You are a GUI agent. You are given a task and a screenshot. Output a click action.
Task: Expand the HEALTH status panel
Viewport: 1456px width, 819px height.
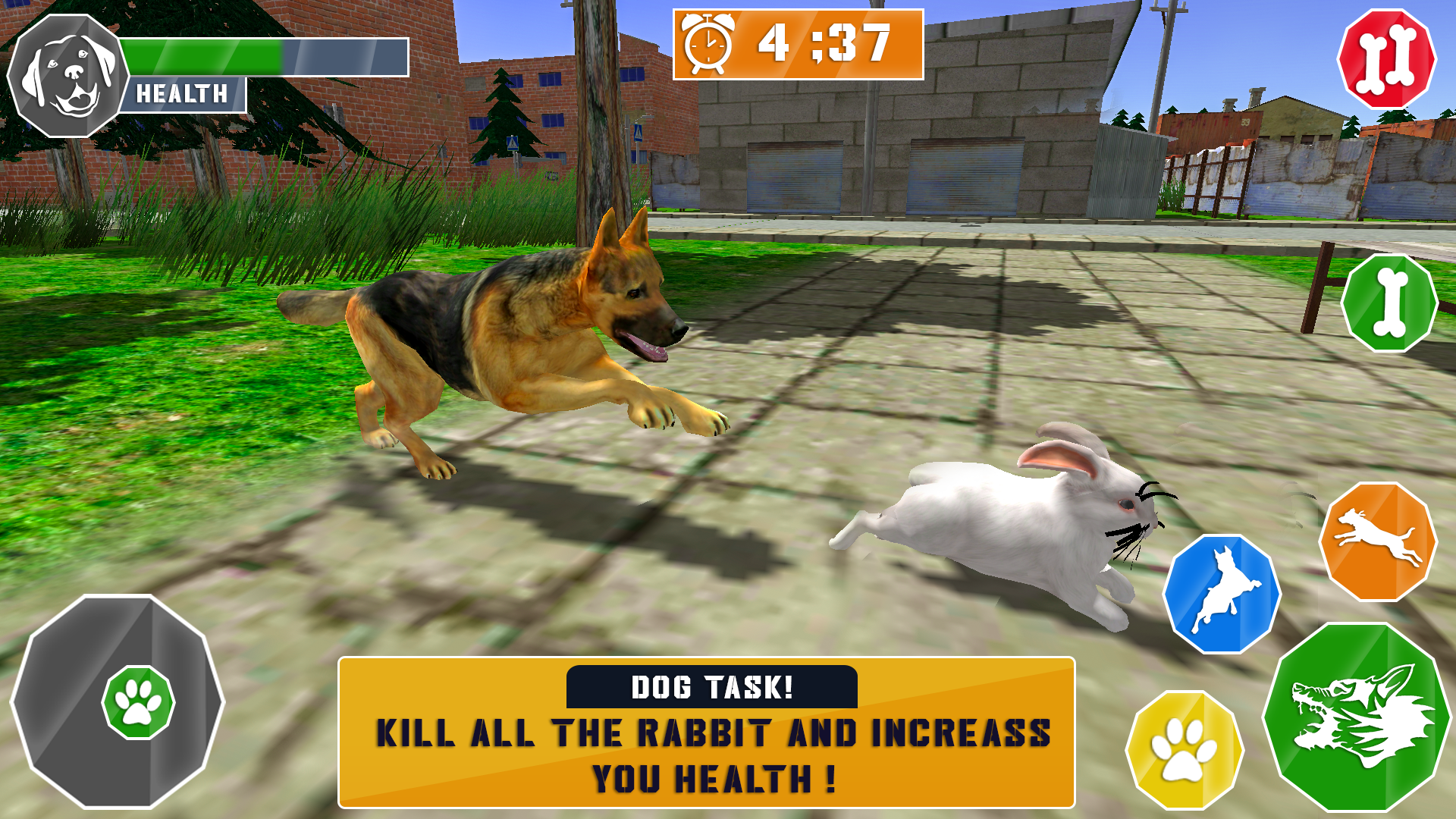[x=182, y=93]
